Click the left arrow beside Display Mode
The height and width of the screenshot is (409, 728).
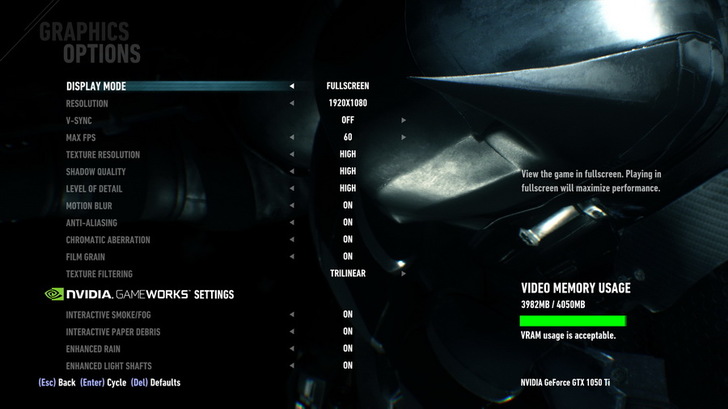pyautogui.click(x=292, y=86)
